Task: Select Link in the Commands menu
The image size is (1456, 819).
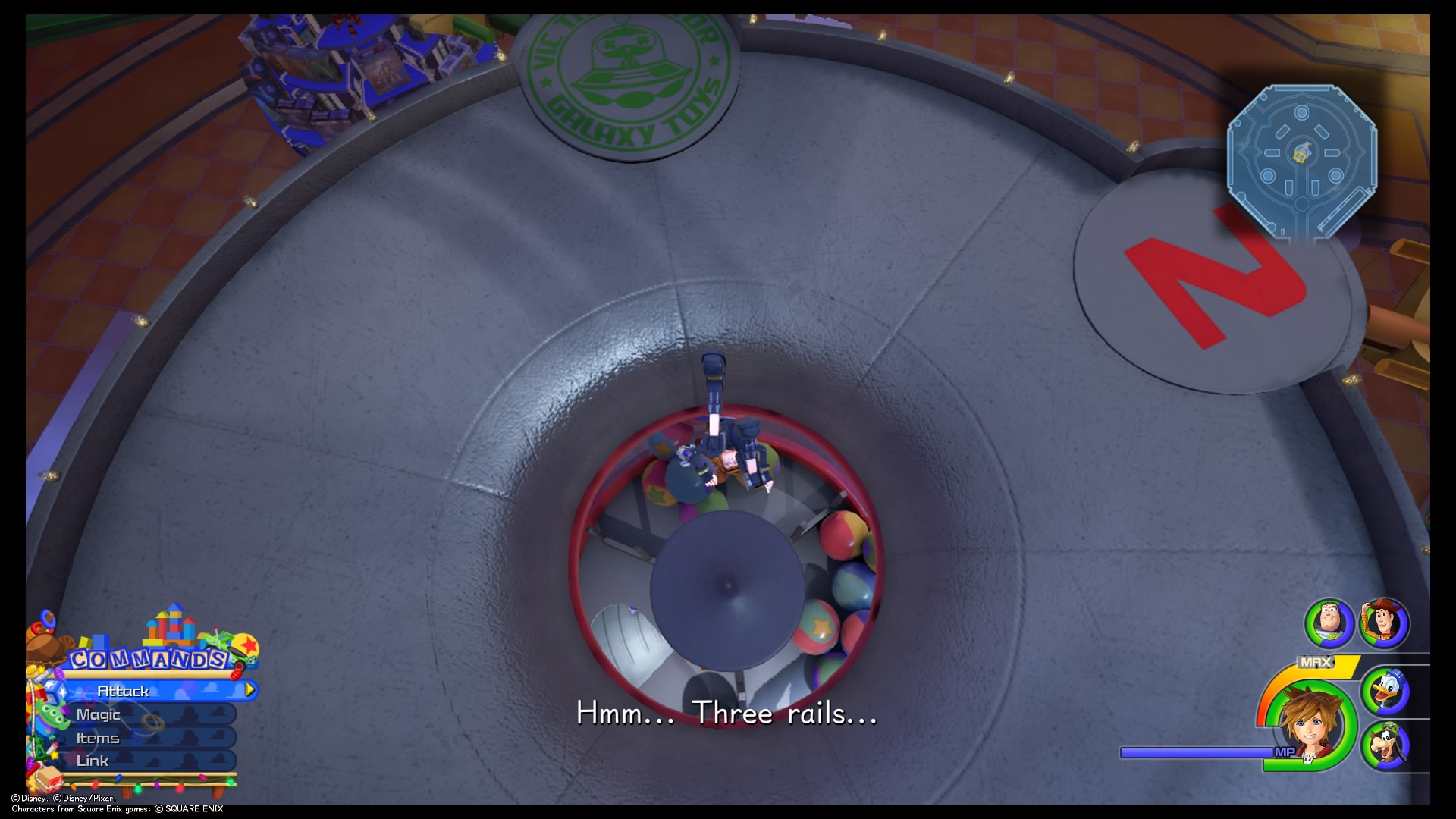Action: (x=94, y=760)
